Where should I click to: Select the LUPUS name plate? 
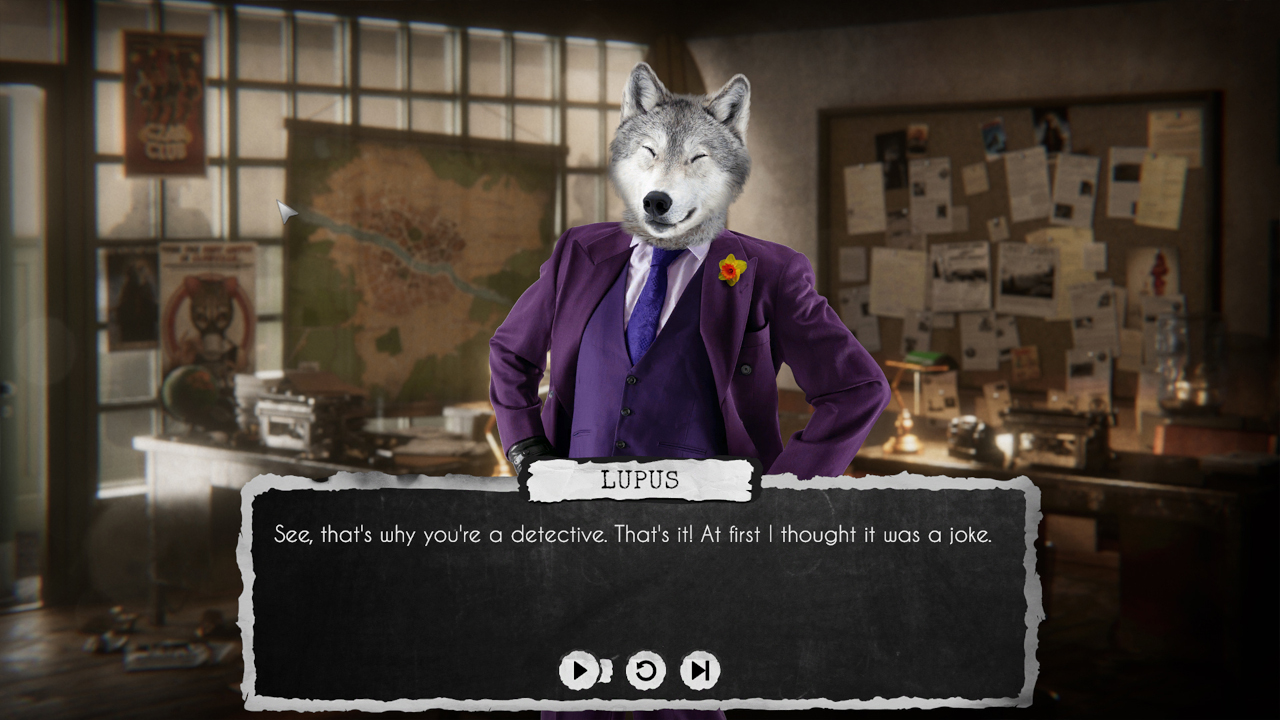click(640, 477)
